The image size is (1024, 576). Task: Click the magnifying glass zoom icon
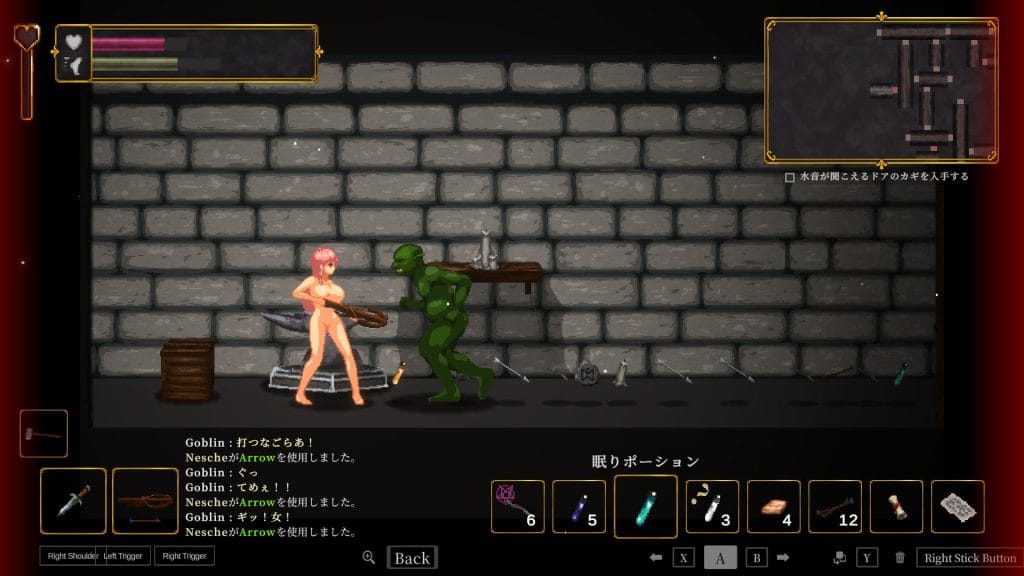[x=369, y=558]
